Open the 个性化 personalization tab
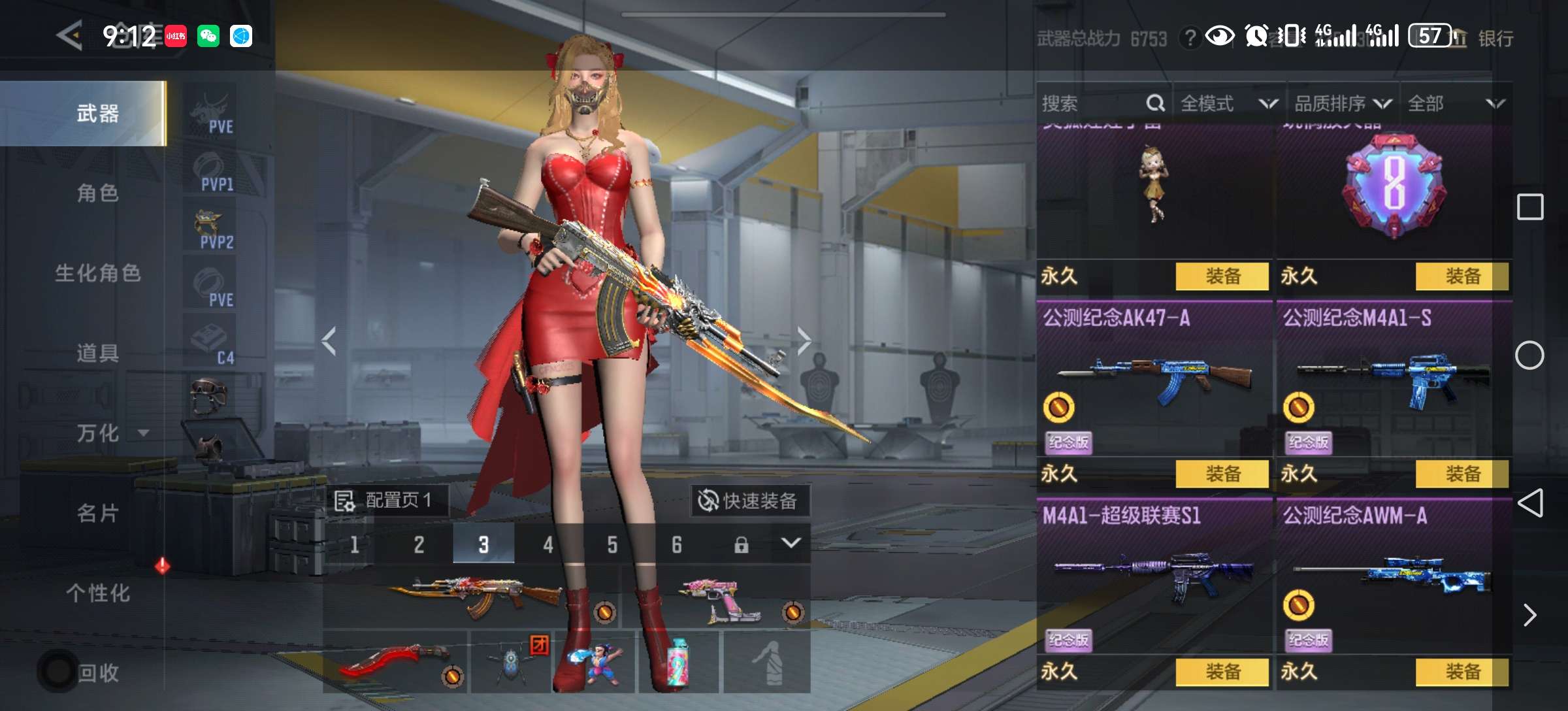 (x=98, y=593)
